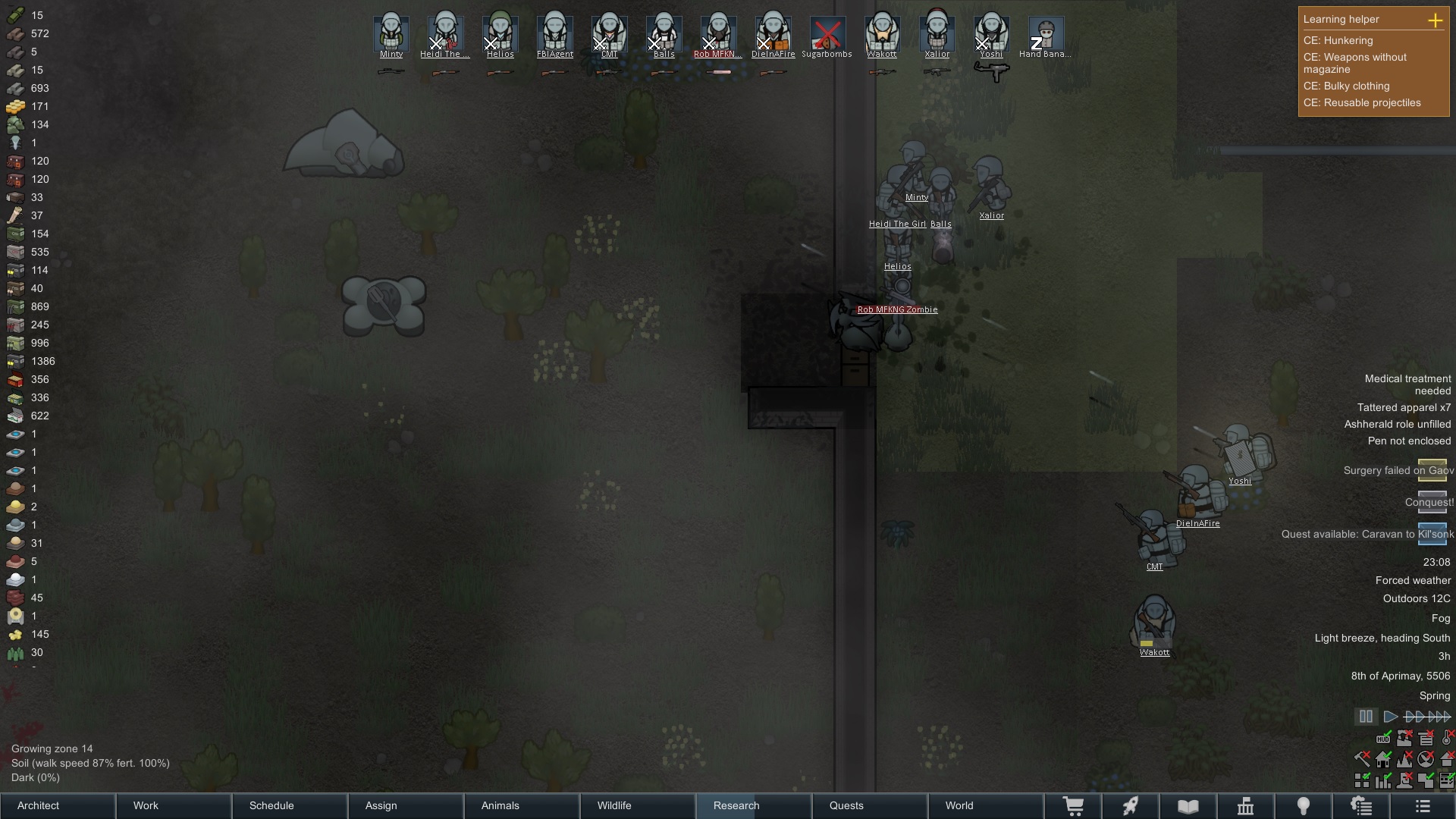Open the factions building icon
Screen dimensions: 1456x819
[x=1245, y=805]
